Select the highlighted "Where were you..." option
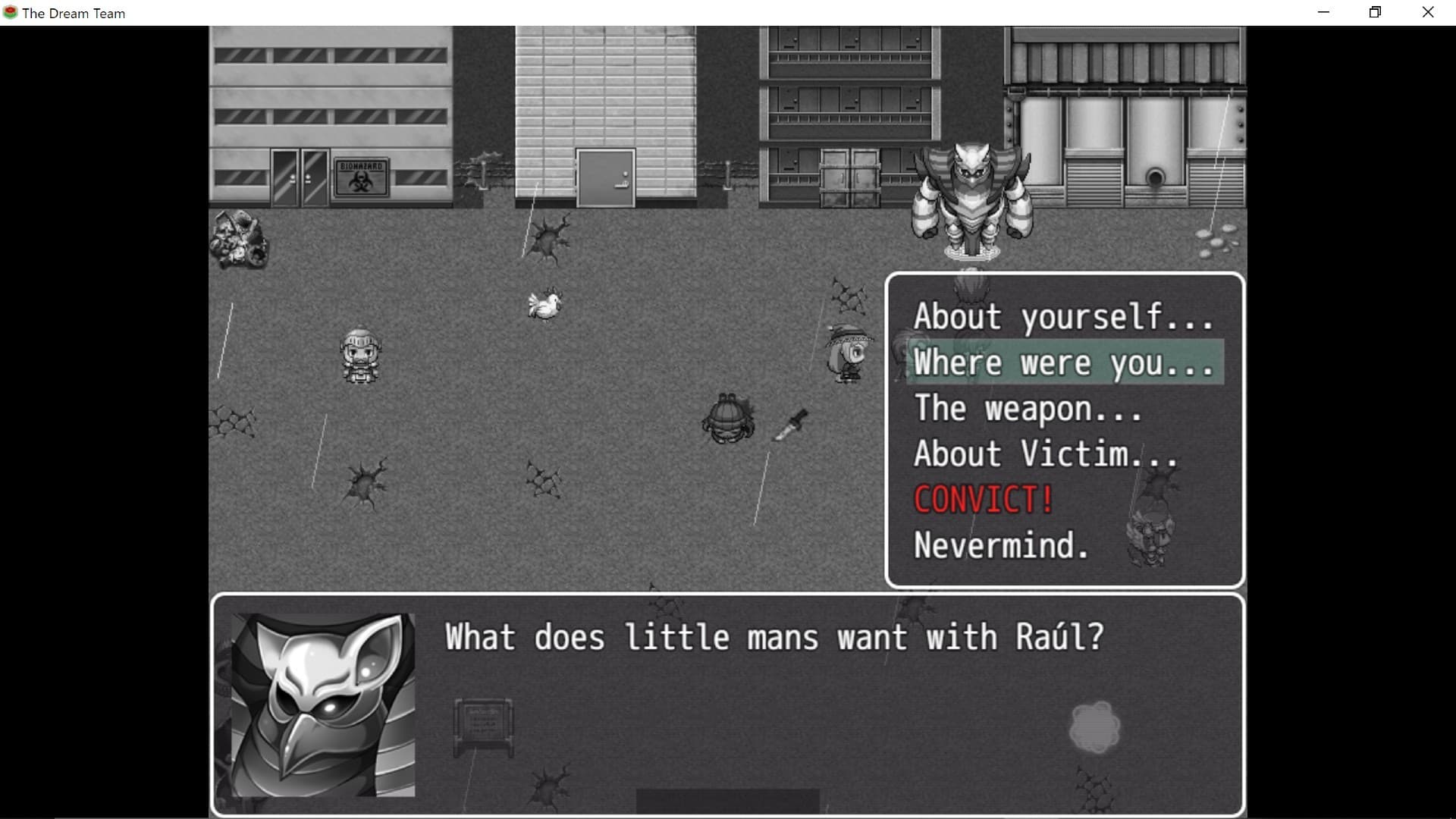 pyautogui.click(x=1062, y=363)
